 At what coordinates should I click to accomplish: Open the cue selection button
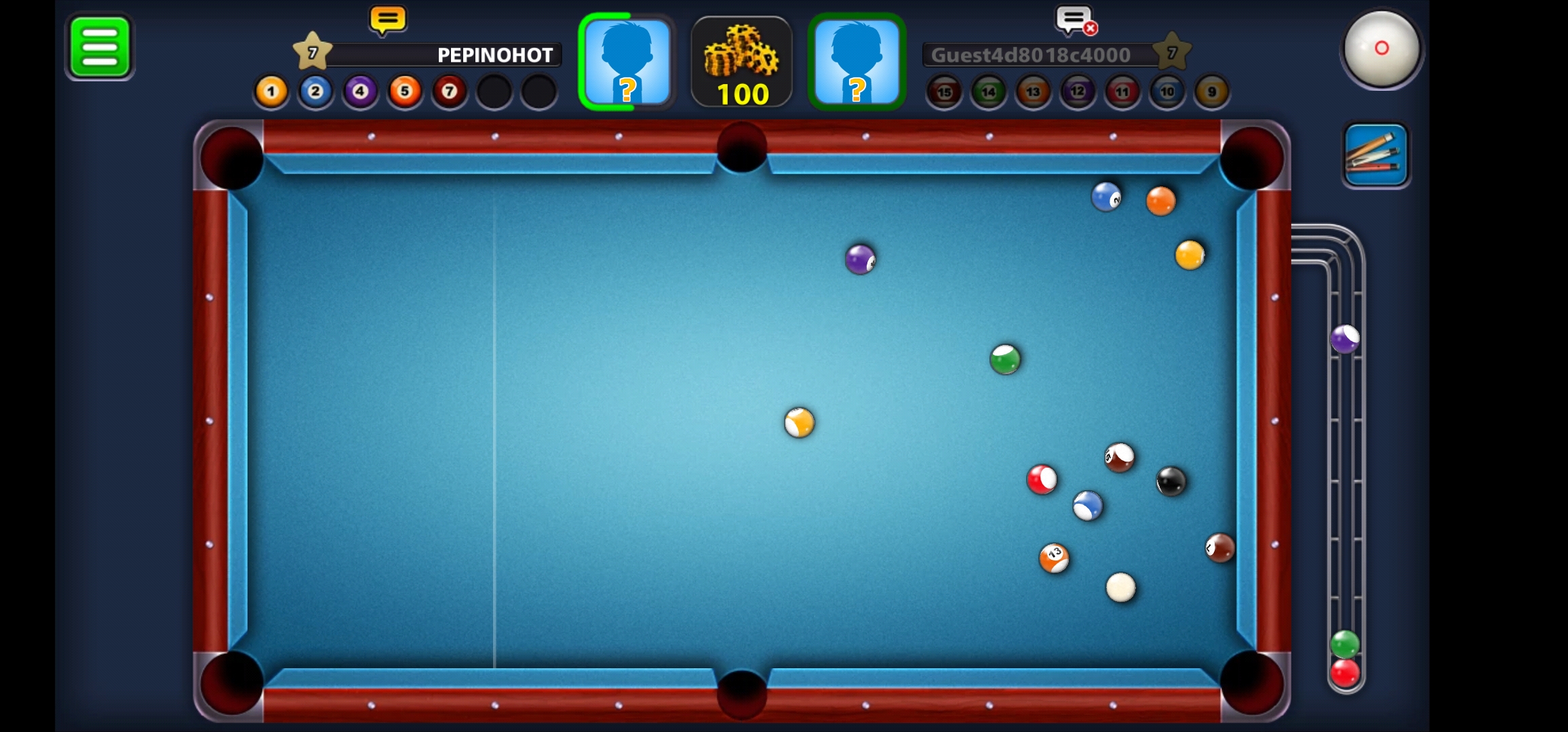1376,155
